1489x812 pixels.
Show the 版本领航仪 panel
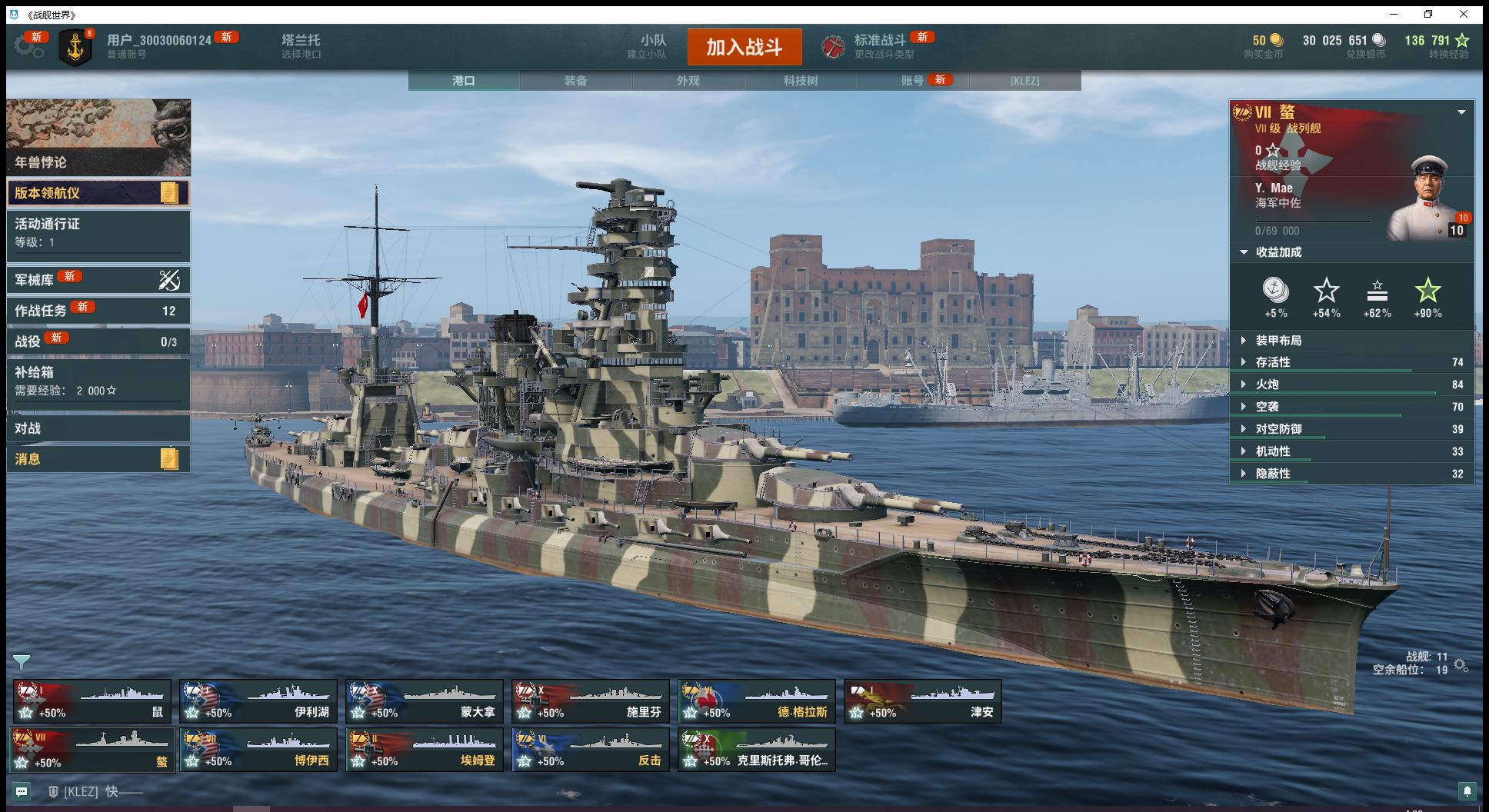[98, 193]
